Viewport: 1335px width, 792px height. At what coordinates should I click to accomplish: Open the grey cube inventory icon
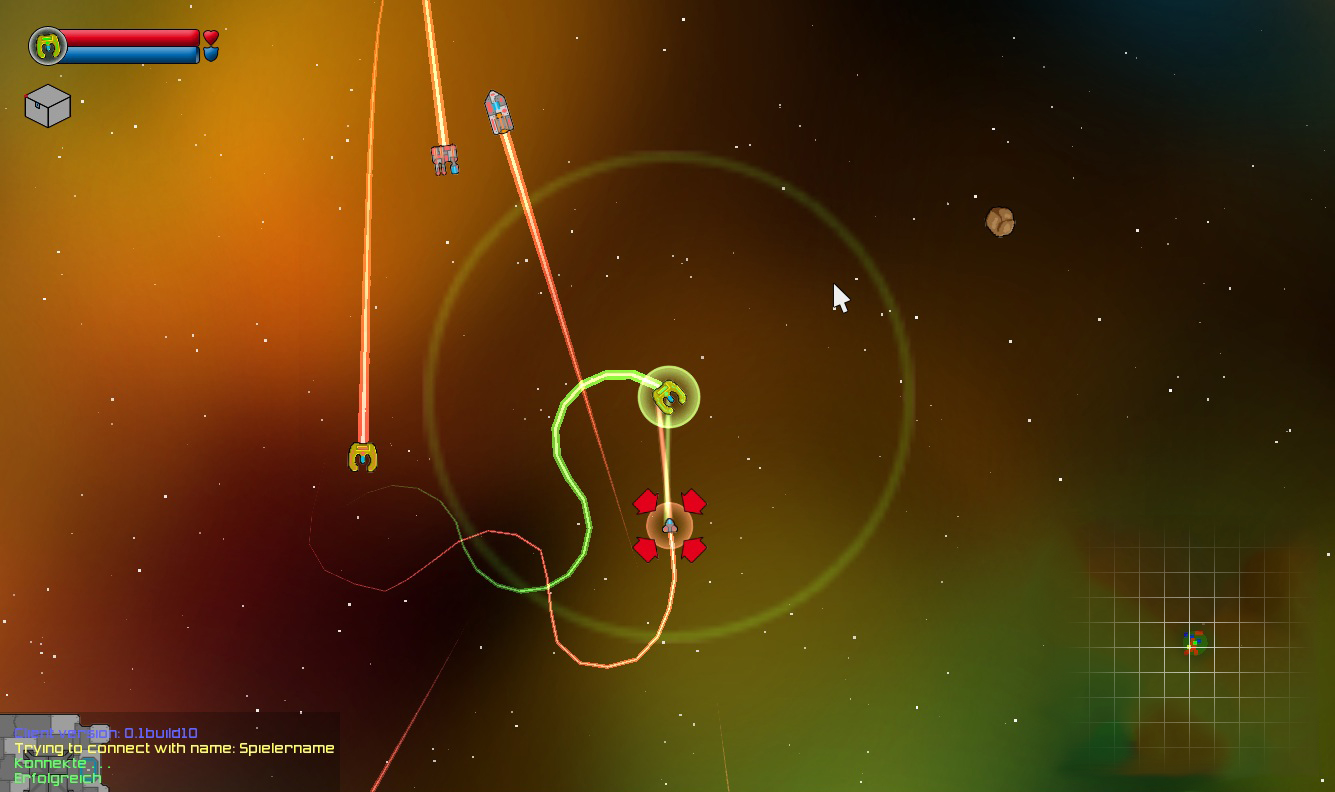pyautogui.click(x=47, y=106)
